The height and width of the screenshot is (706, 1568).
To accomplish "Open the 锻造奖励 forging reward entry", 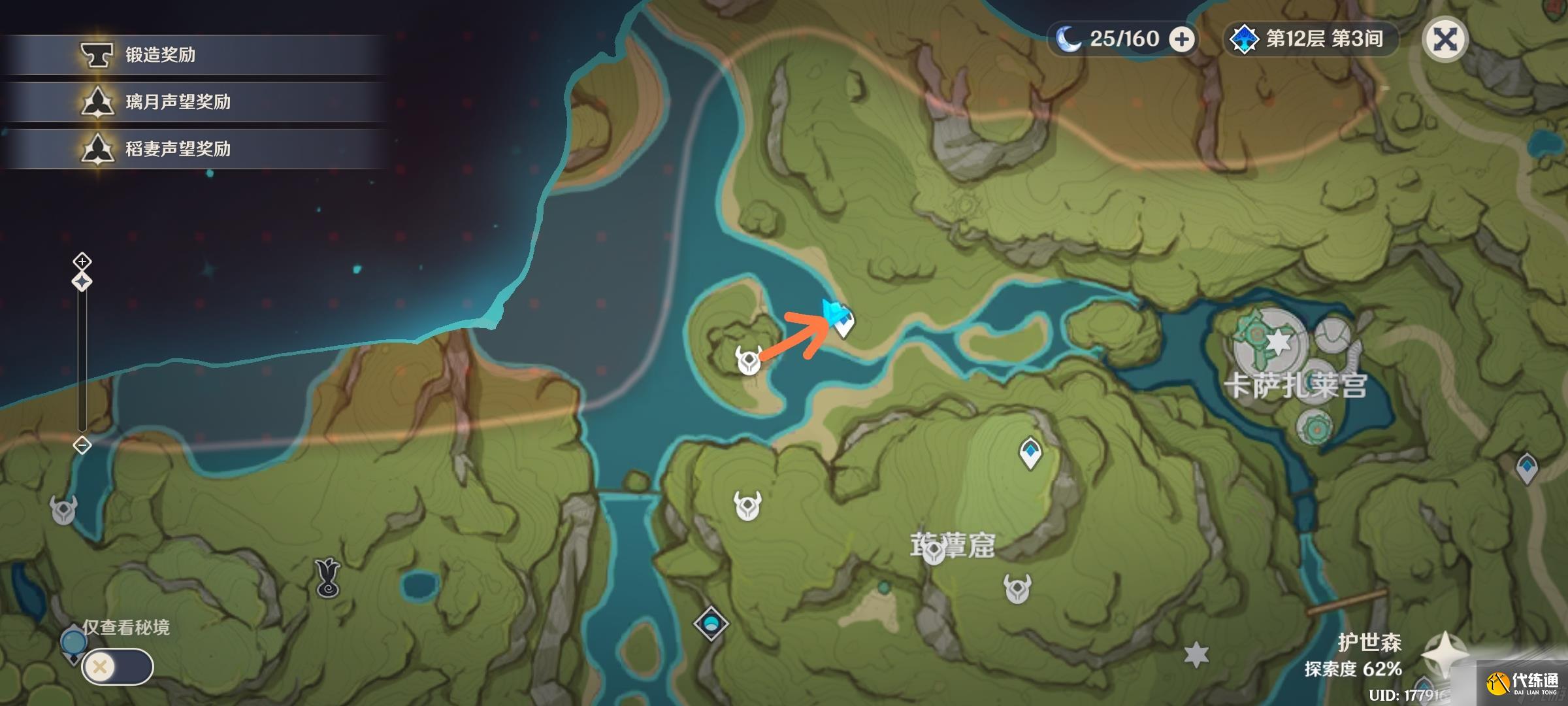I will pos(160,55).
